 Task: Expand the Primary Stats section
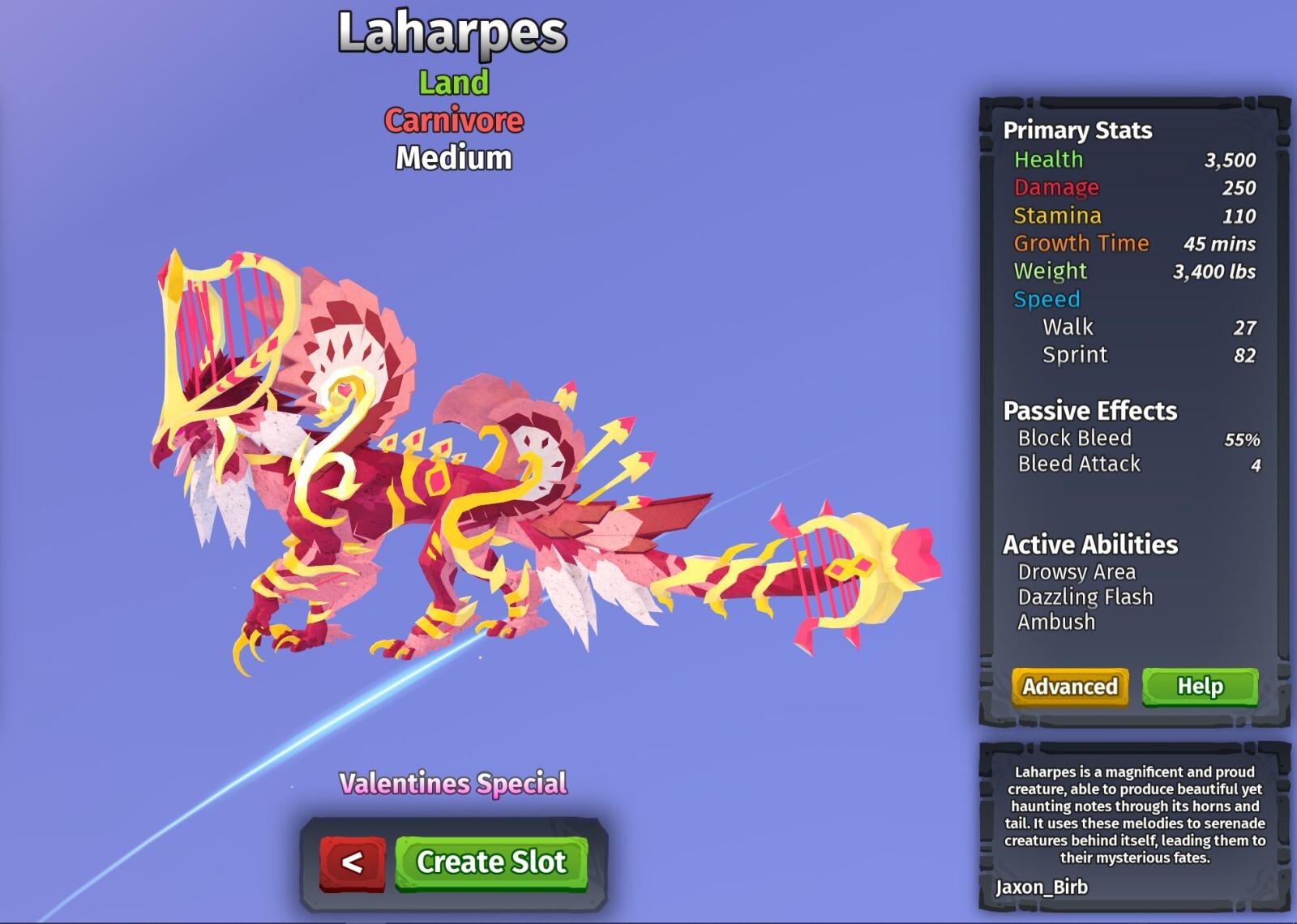(1077, 130)
